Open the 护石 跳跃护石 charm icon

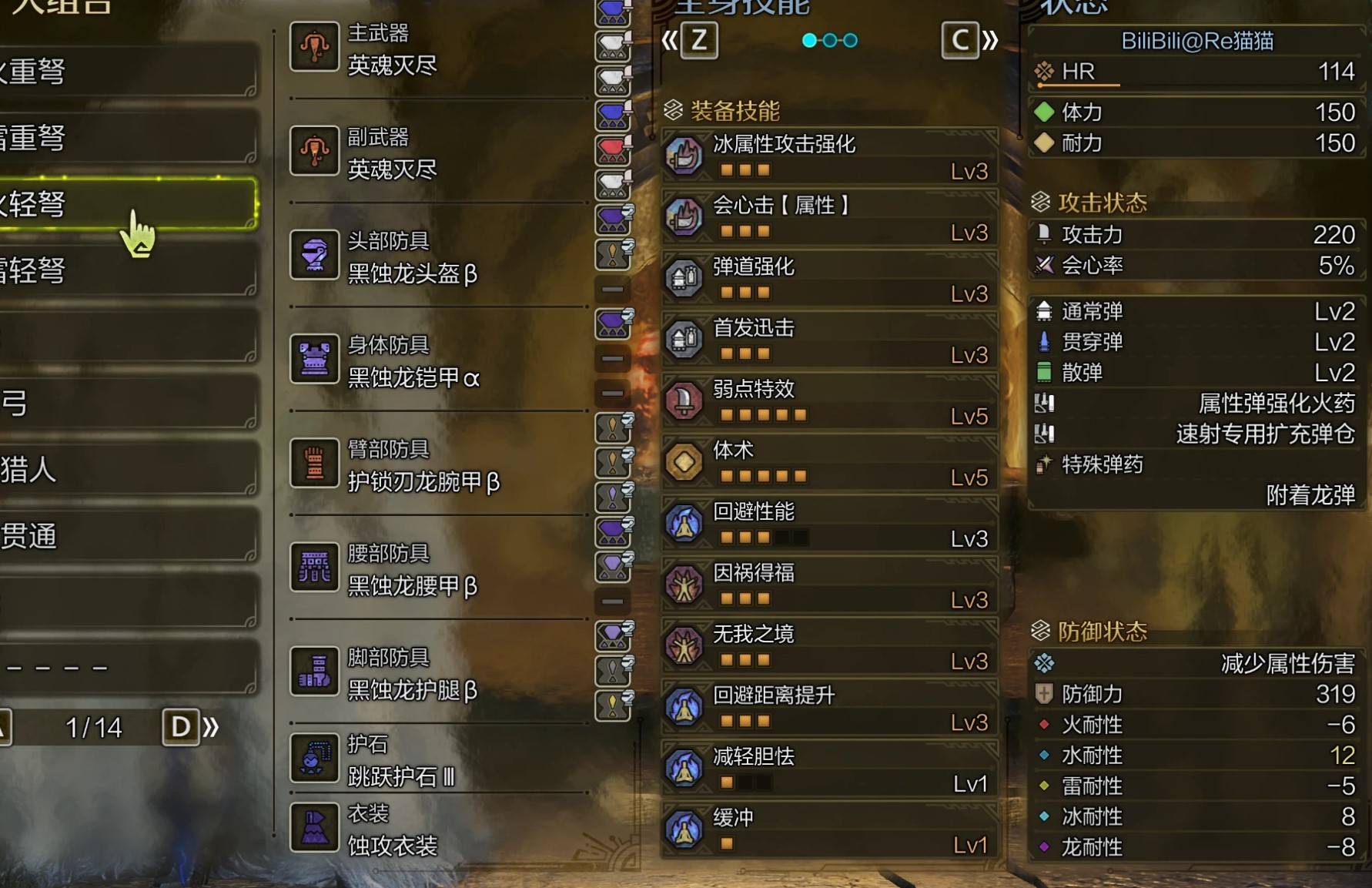tap(314, 758)
